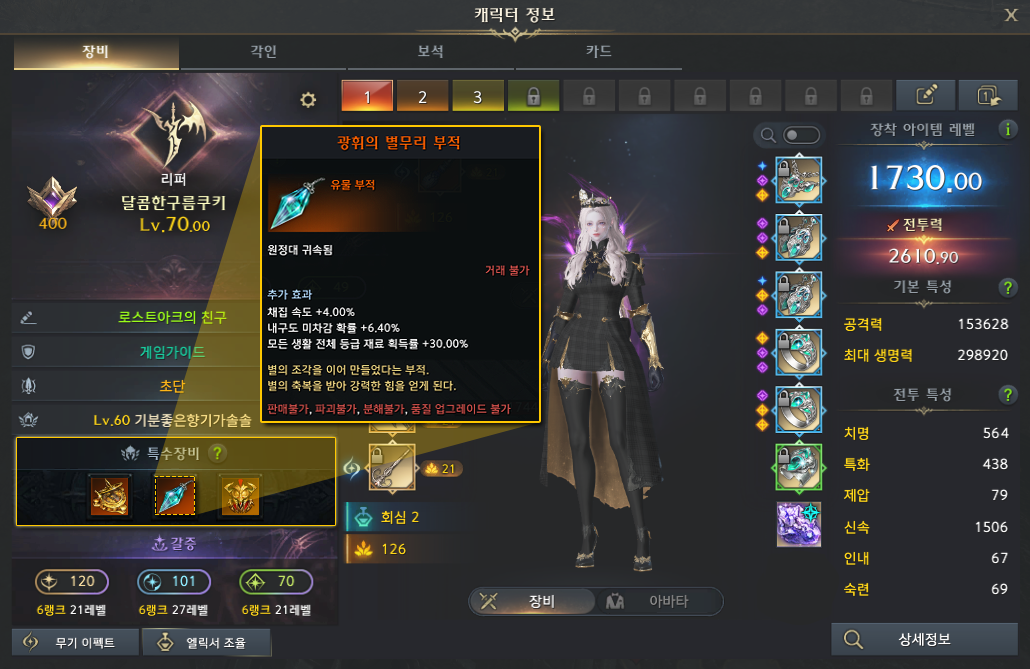Open the 무기 이펙트 button
Viewport: 1030px width, 669px height.
click(73, 642)
